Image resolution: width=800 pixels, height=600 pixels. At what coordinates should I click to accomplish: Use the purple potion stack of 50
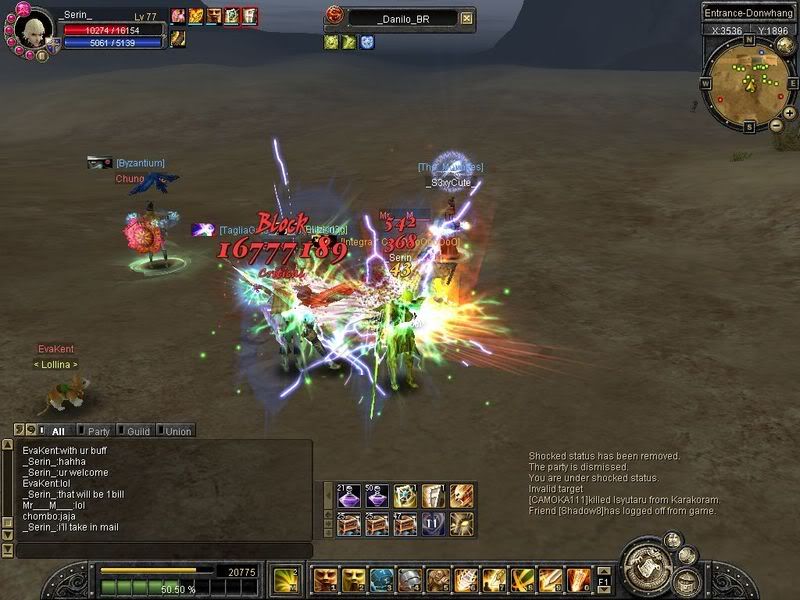(377, 495)
